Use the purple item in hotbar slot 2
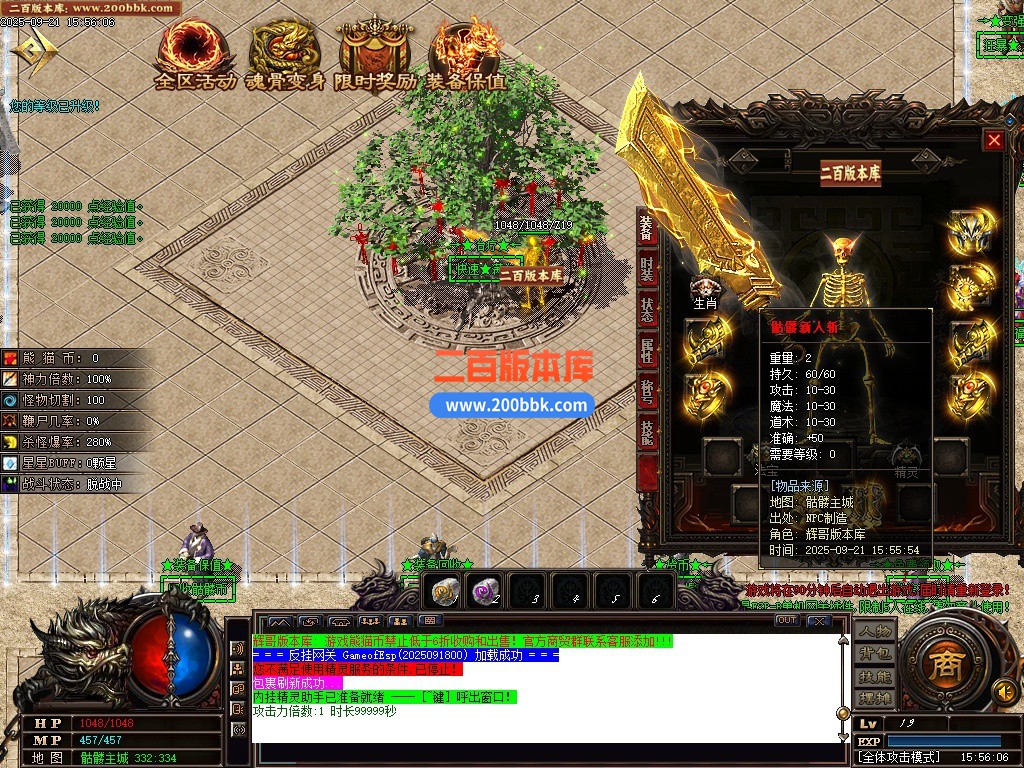 (x=487, y=592)
